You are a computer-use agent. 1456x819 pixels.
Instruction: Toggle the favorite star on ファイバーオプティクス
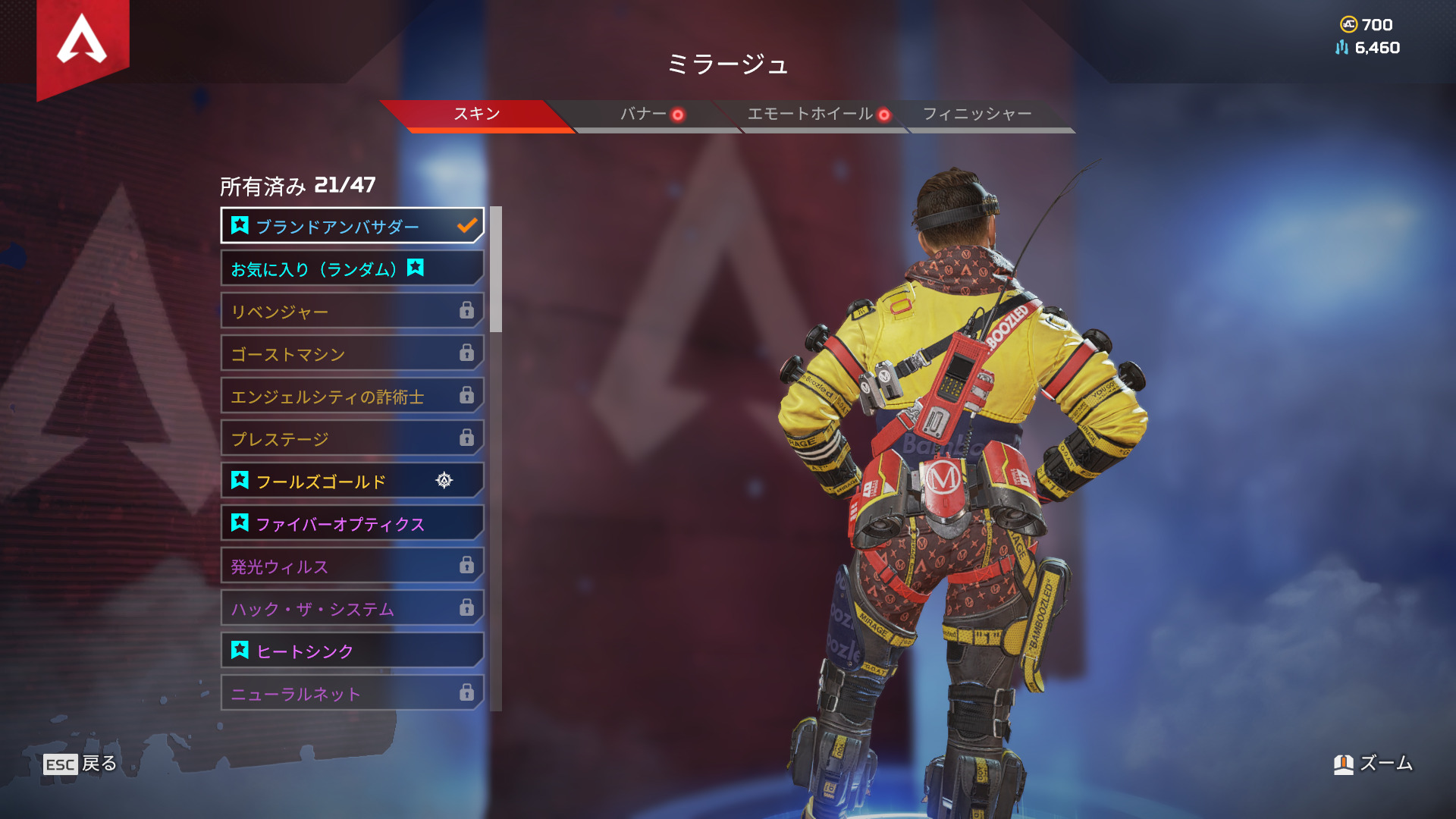[239, 522]
